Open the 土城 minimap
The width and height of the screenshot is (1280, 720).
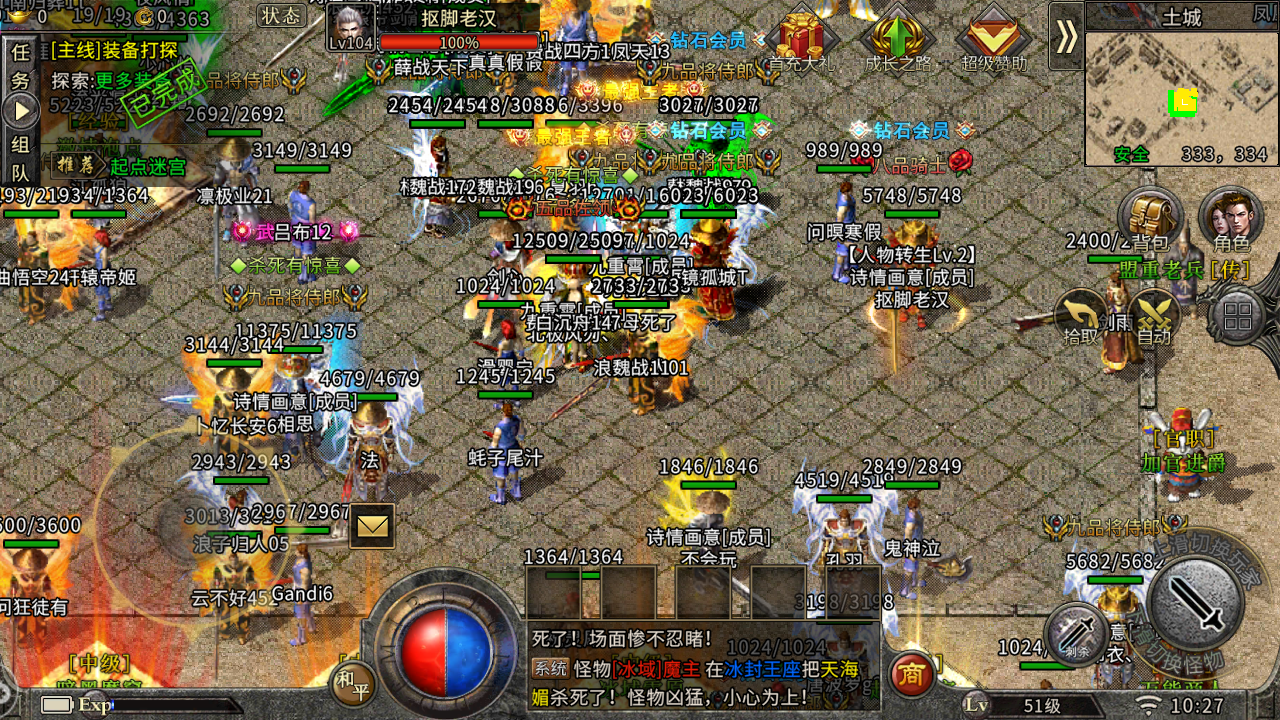tap(1181, 96)
